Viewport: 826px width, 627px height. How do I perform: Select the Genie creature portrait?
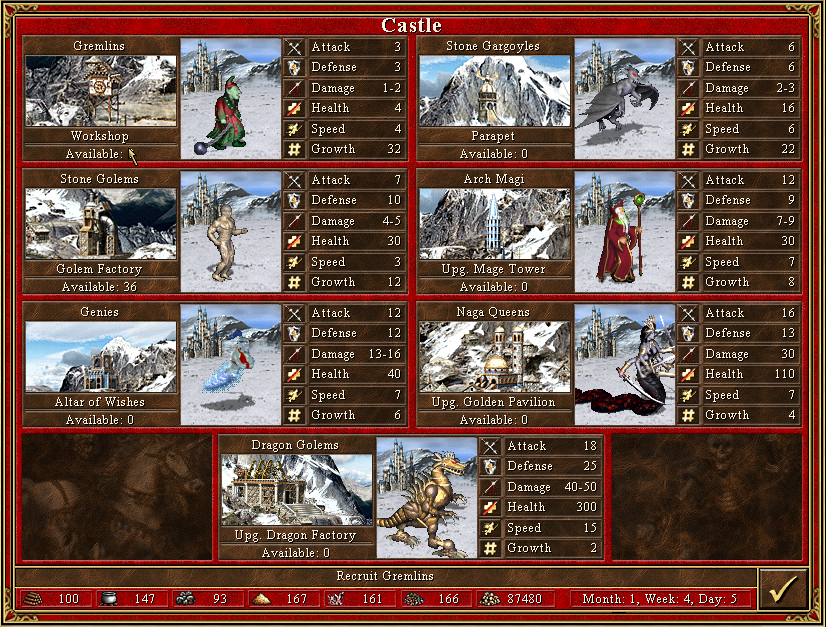point(230,364)
